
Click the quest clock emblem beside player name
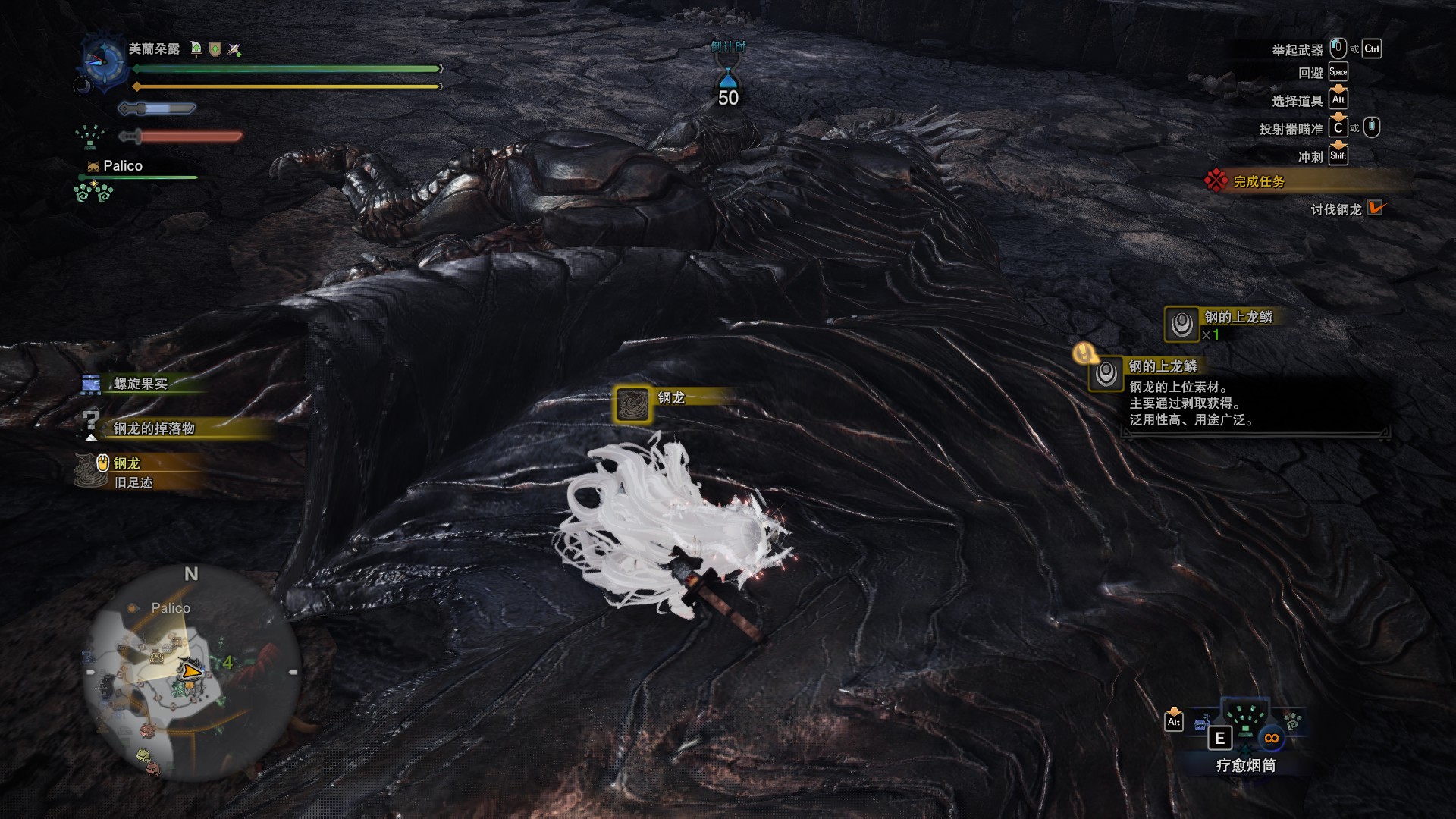103,59
